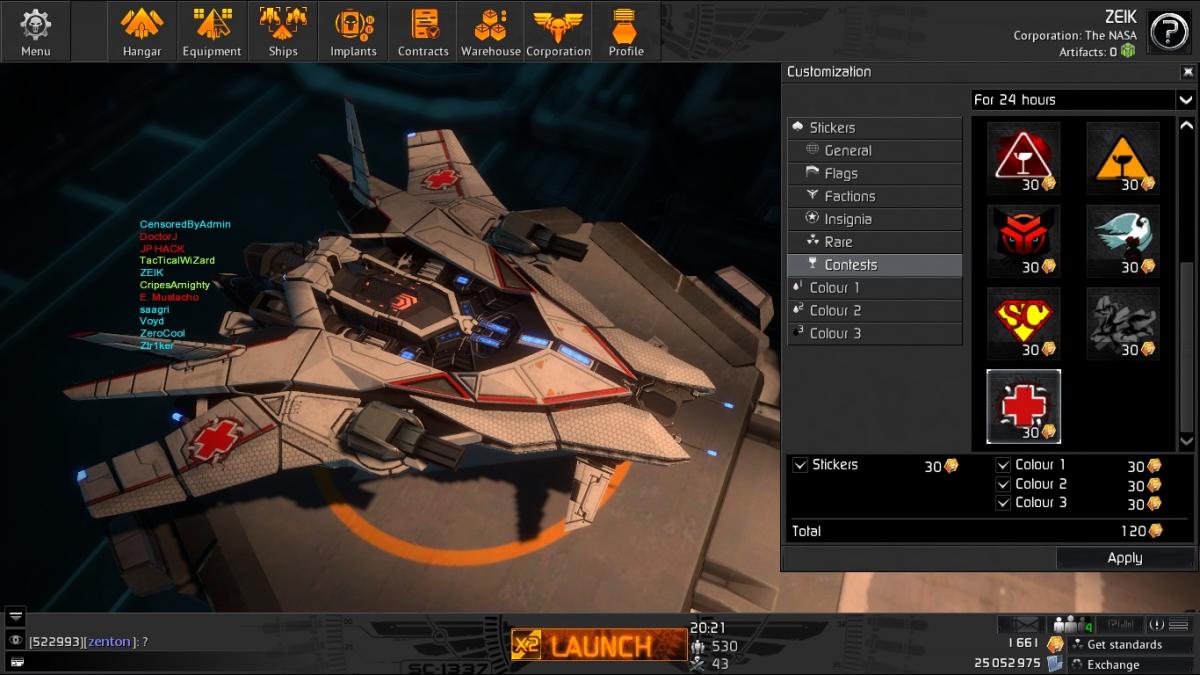Close the Customization panel
Viewport: 1200px width, 675px height.
1187,72
